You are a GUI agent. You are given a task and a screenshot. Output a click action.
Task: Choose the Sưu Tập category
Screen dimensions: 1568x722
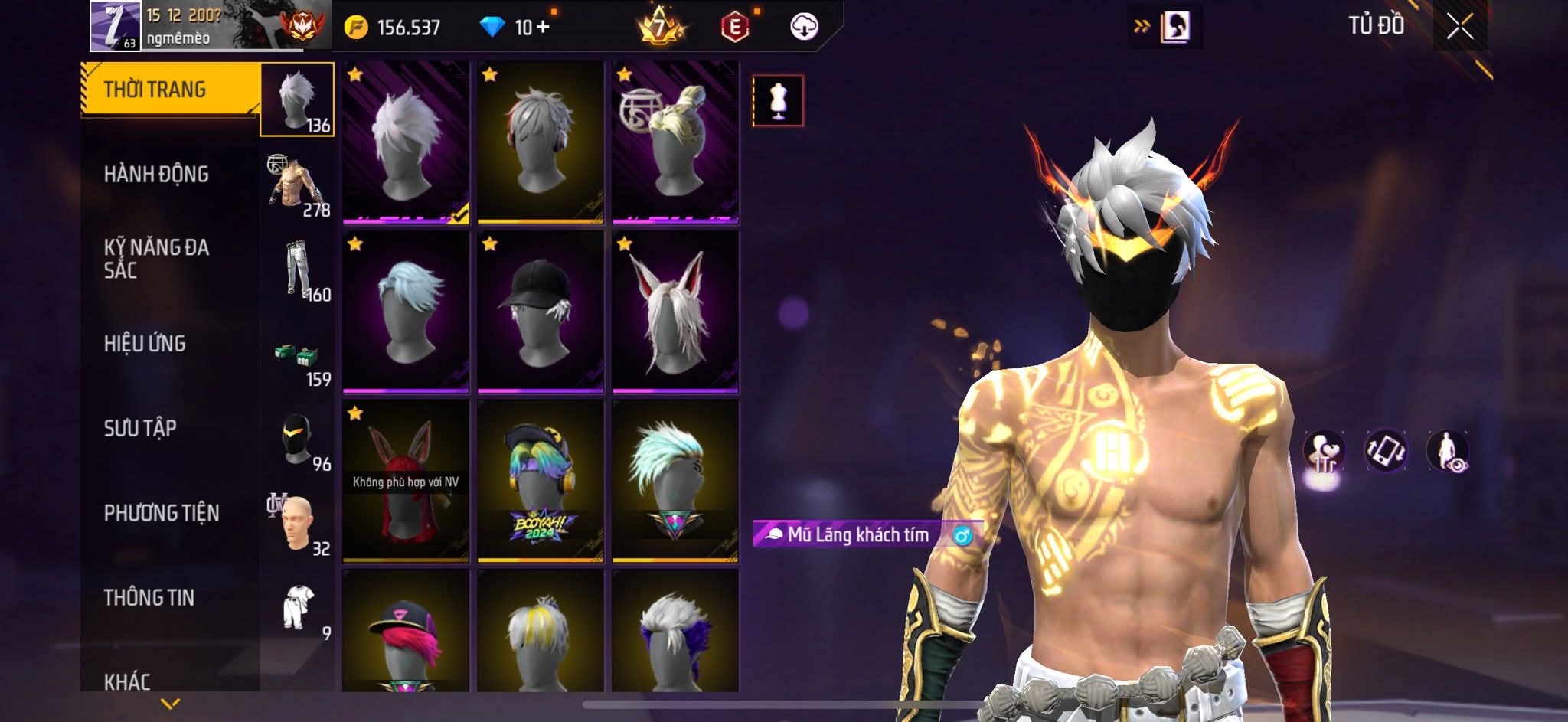point(140,428)
